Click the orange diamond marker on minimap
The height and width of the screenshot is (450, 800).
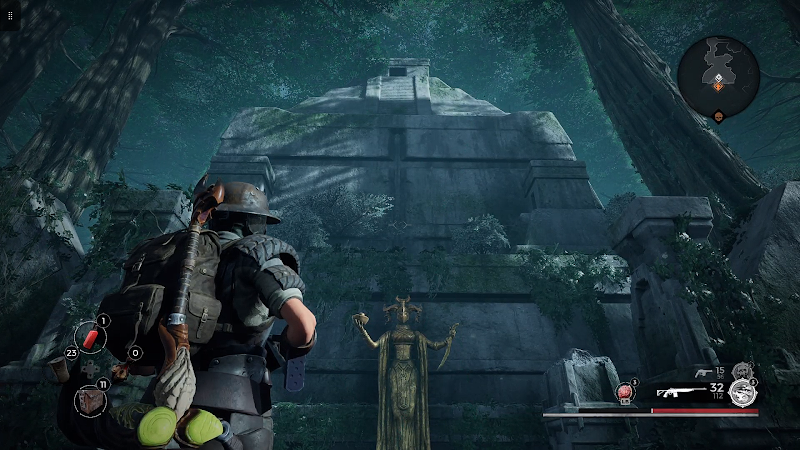(718, 88)
